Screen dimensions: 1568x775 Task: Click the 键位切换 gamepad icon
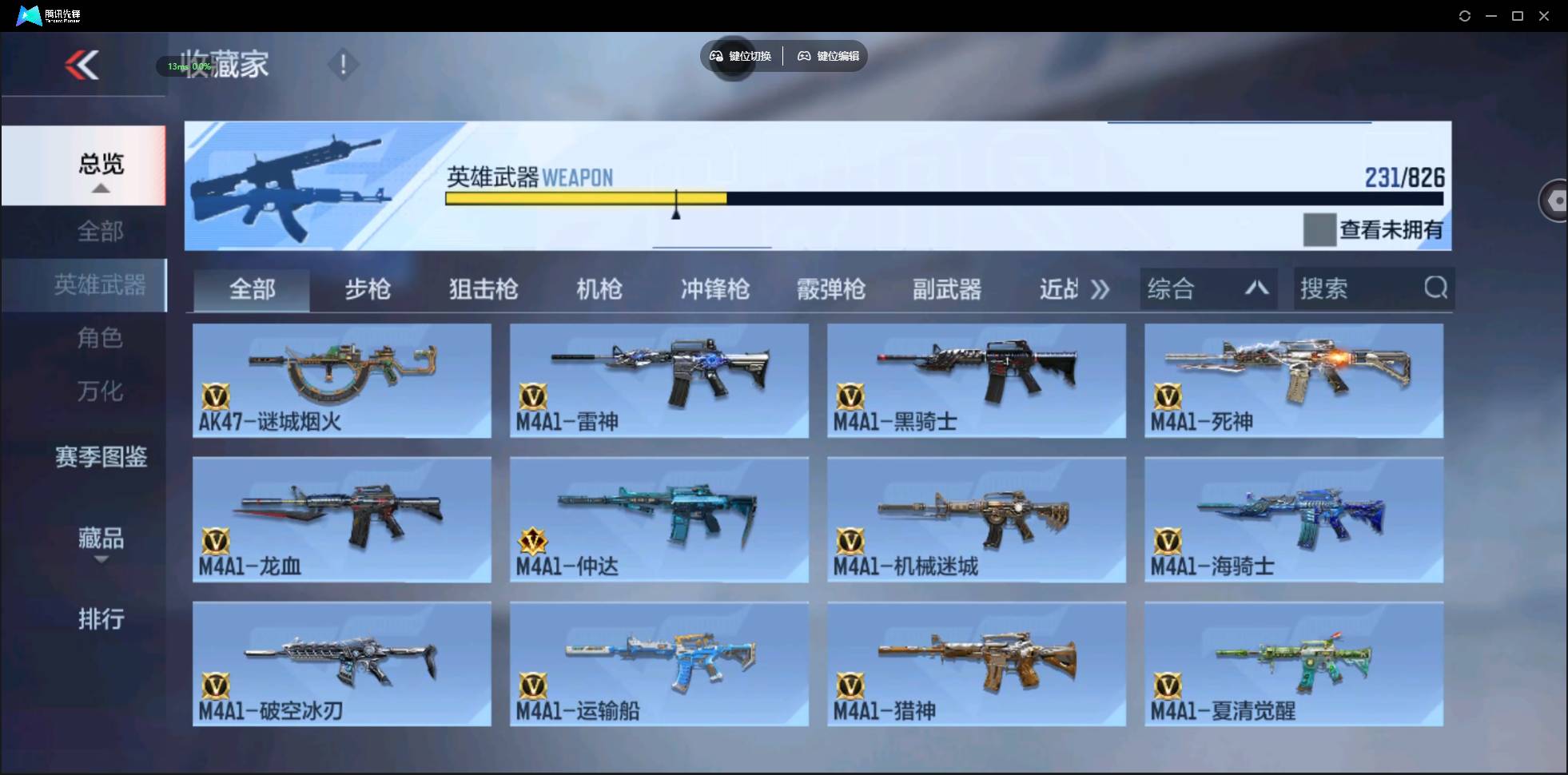pos(715,56)
